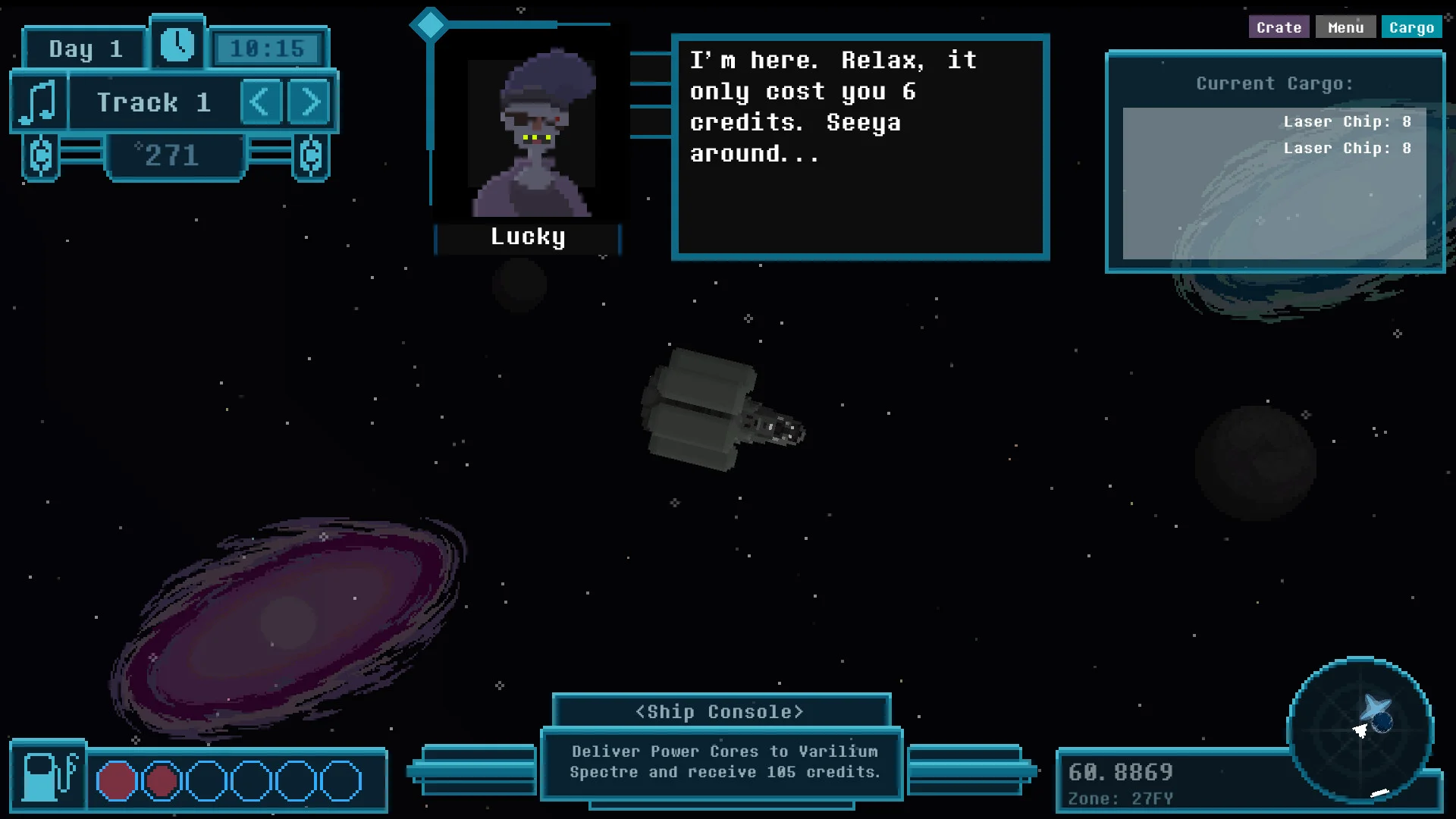Expand the Ship Console panel
This screenshot has width=1456, height=819.
[x=720, y=711]
